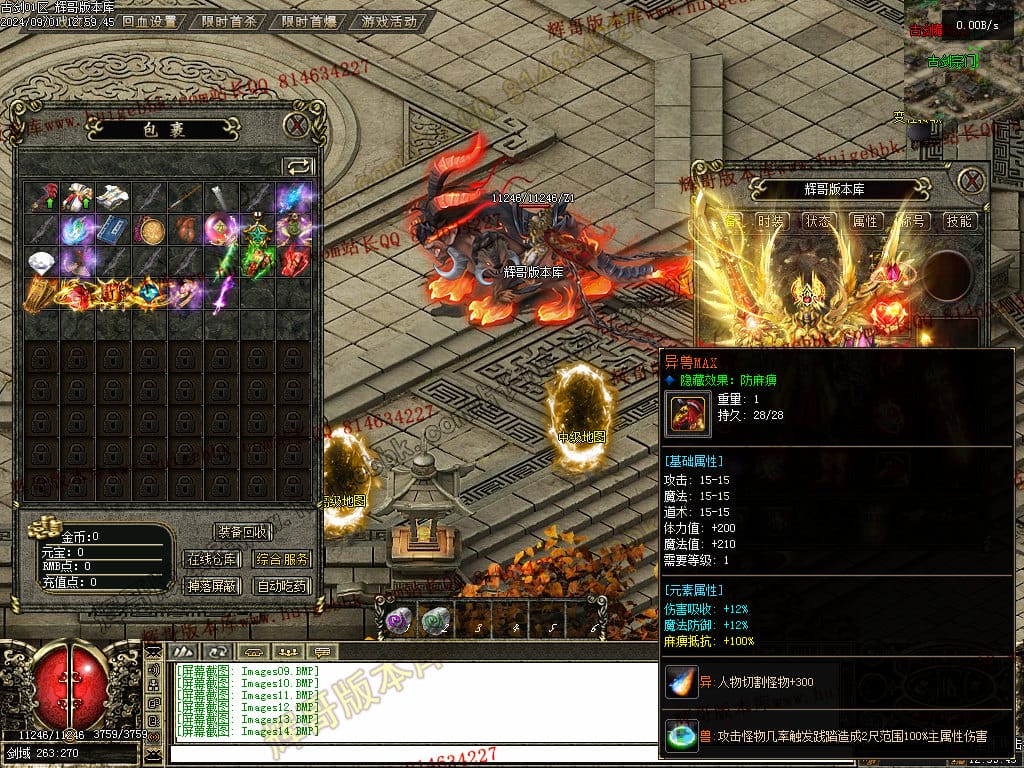1024x768 pixels.
Task: Select the red heart organ item
Action: (186, 229)
